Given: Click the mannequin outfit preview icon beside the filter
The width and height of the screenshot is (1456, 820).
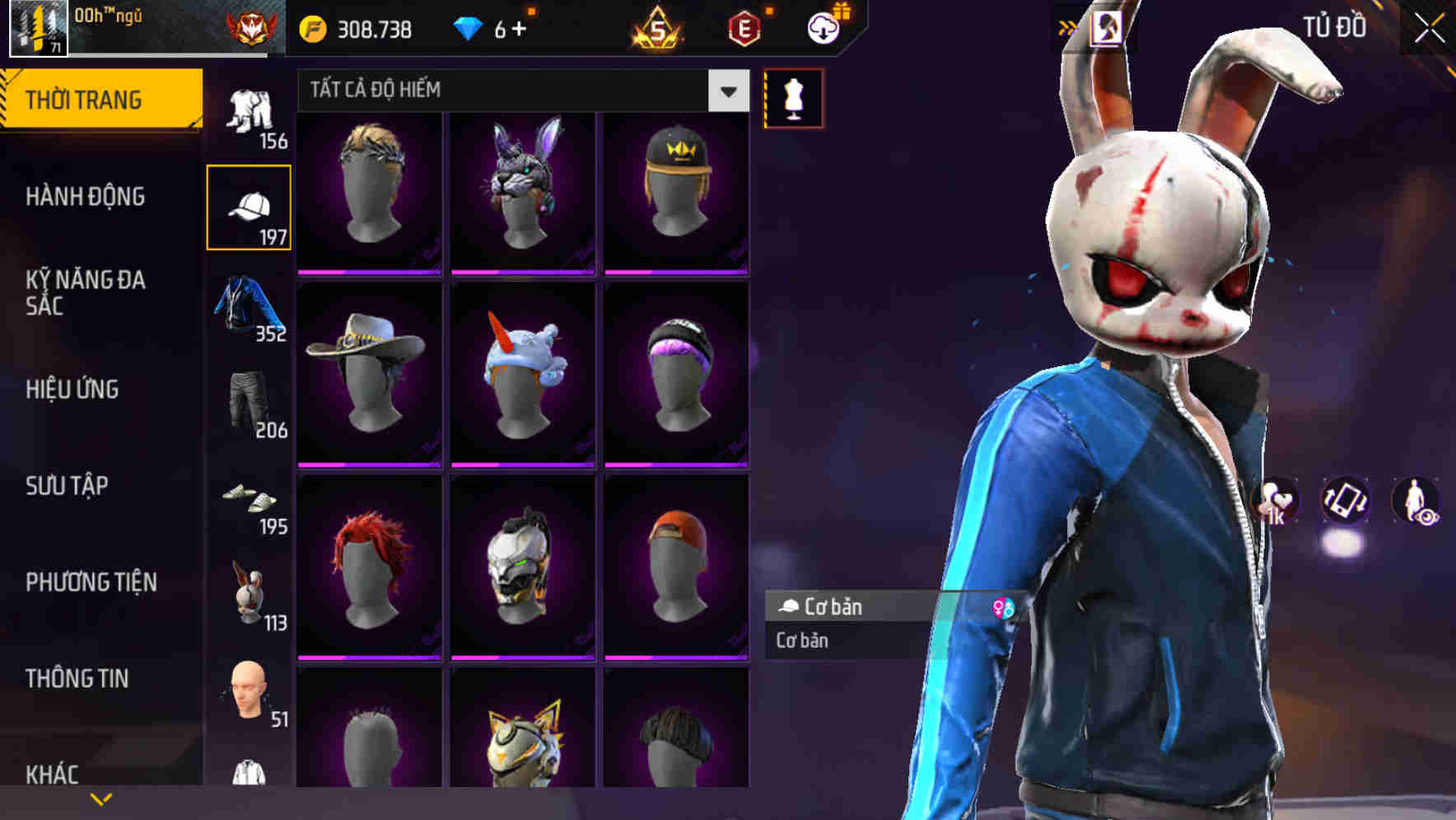Looking at the screenshot, I should click(x=793, y=97).
